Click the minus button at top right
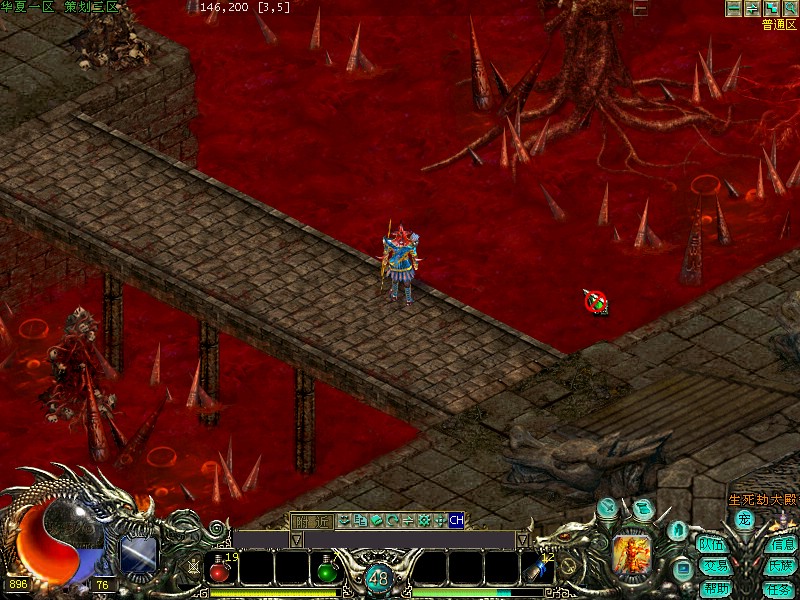The width and height of the screenshot is (800, 600). pyautogui.click(x=733, y=8)
